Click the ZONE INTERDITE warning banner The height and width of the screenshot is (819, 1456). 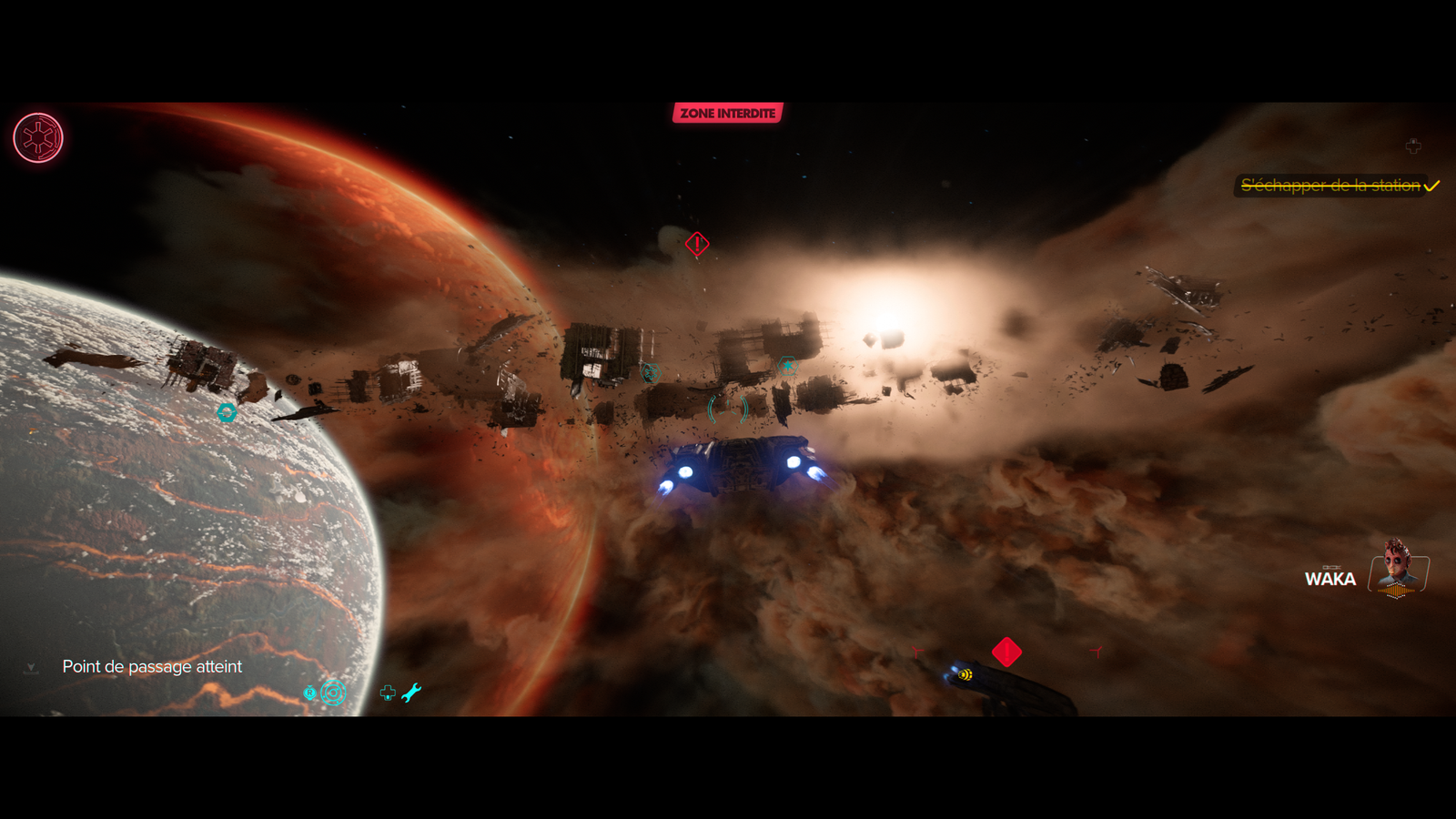coord(727,113)
